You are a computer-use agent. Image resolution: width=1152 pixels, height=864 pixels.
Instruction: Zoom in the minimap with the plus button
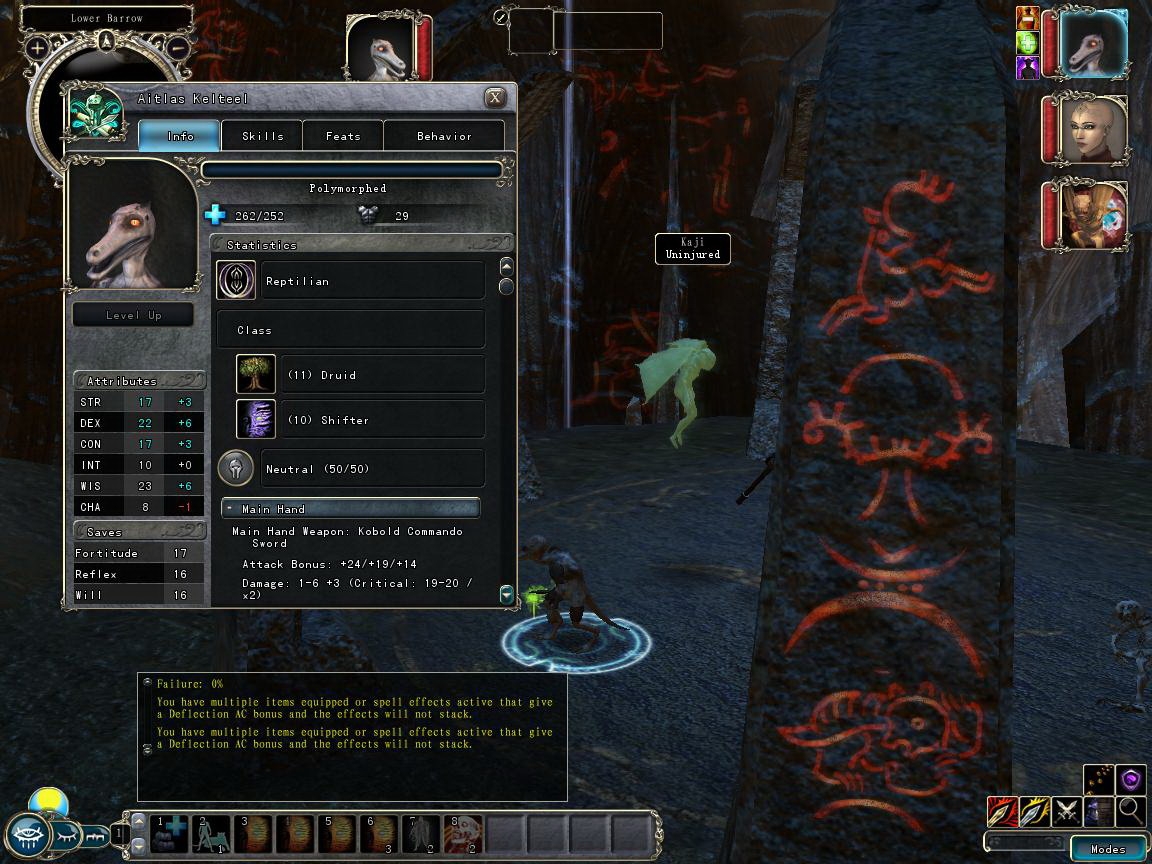point(37,47)
